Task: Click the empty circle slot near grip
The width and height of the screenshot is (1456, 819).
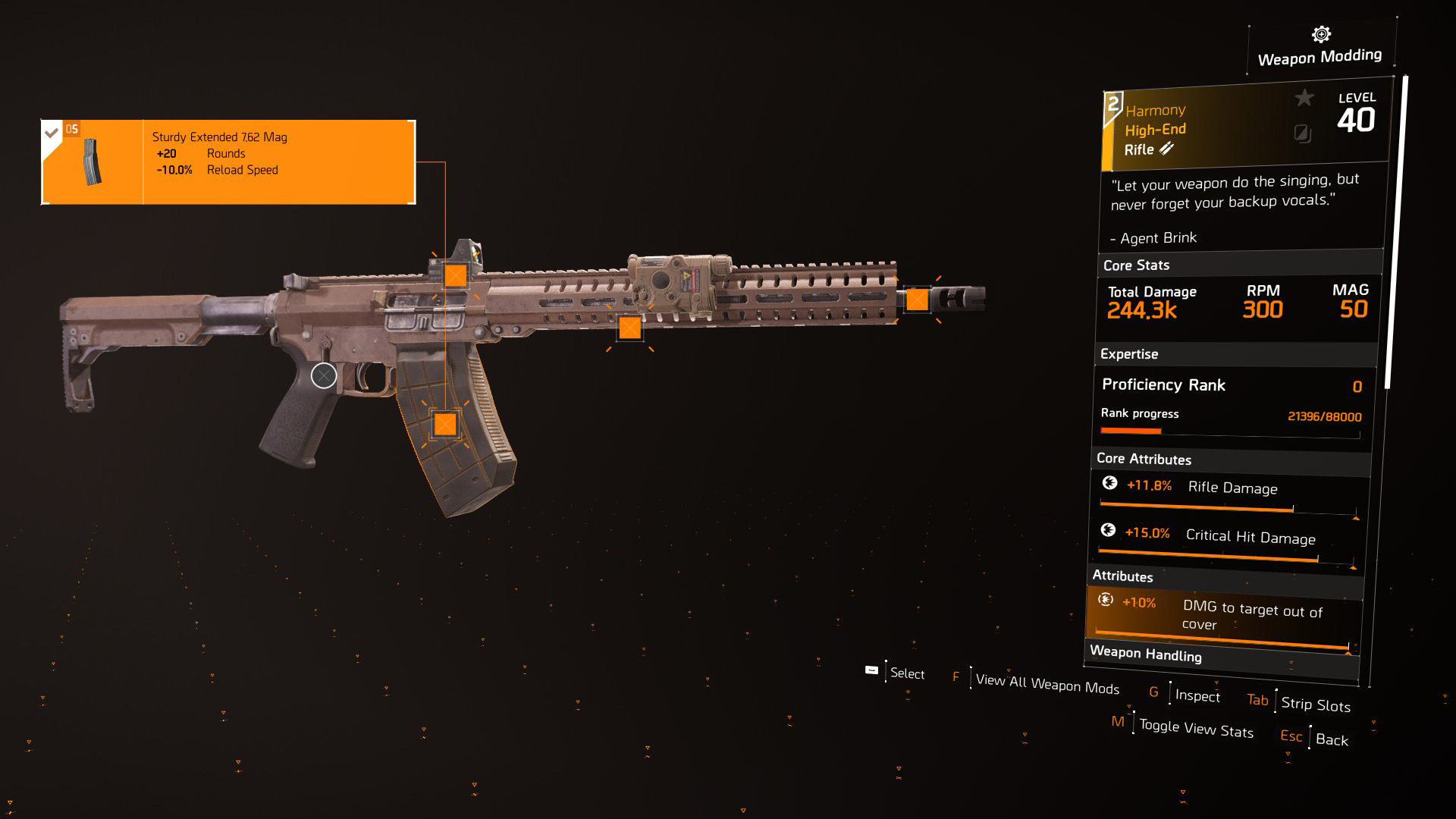Action: click(x=324, y=375)
